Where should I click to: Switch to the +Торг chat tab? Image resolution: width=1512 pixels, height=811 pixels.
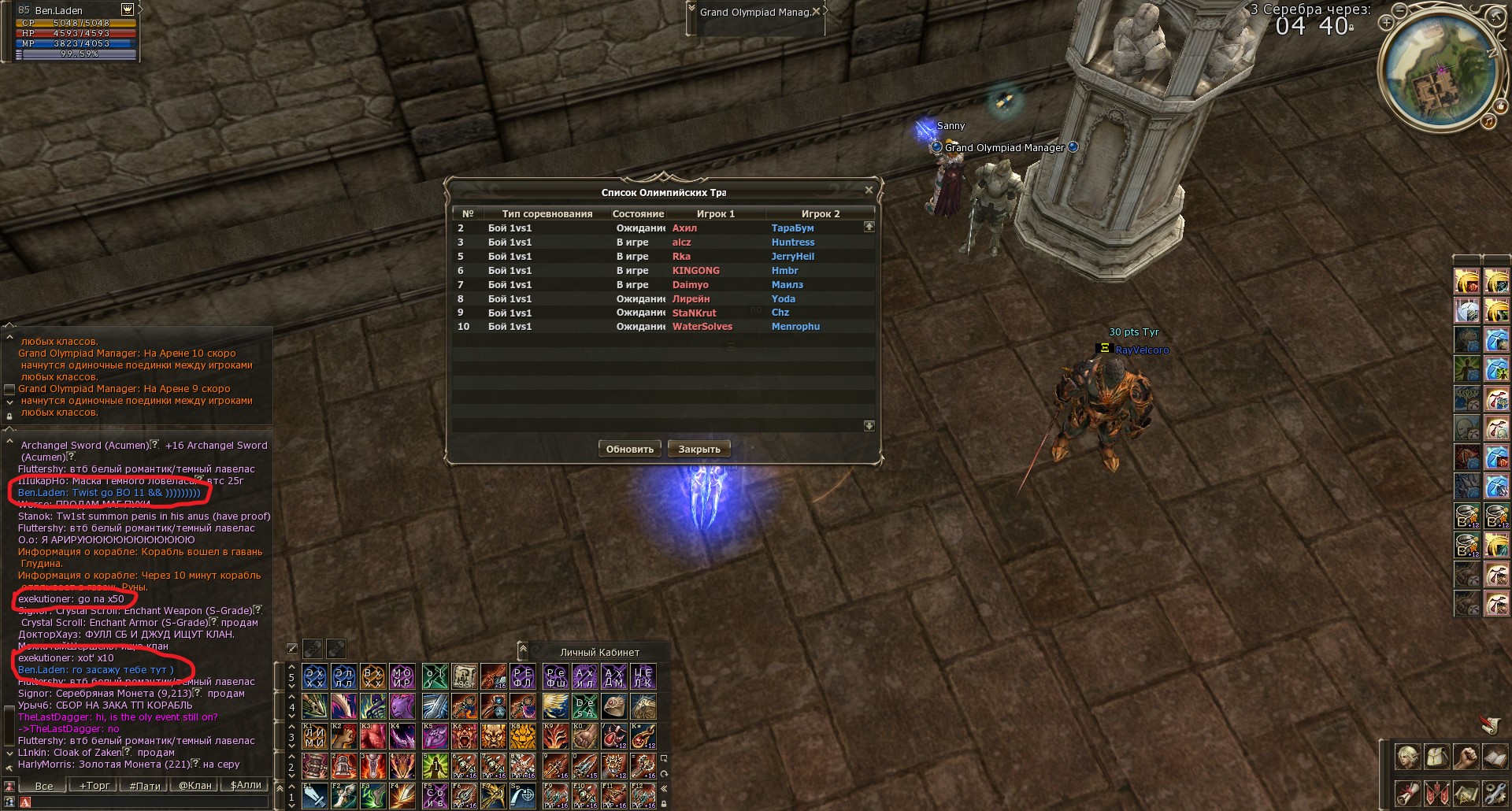pos(94,786)
